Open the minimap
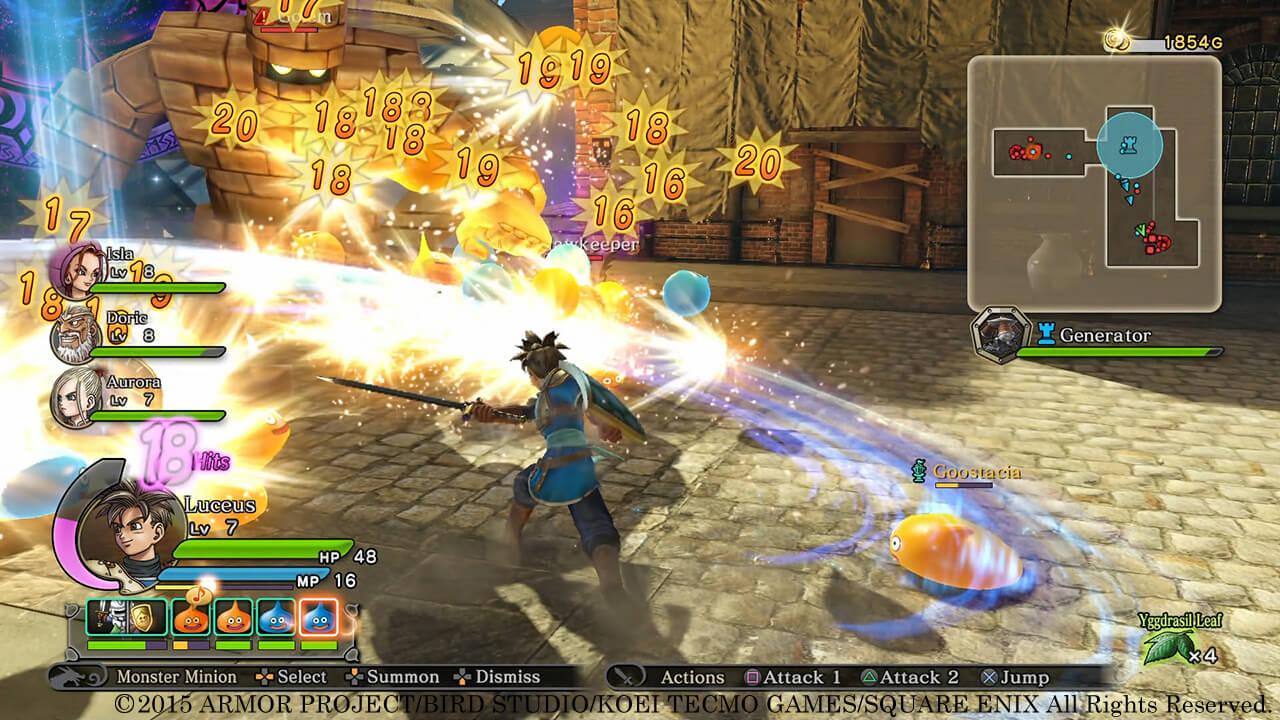This screenshot has width=1280, height=720. pyautogui.click(x=1094, y=183)
